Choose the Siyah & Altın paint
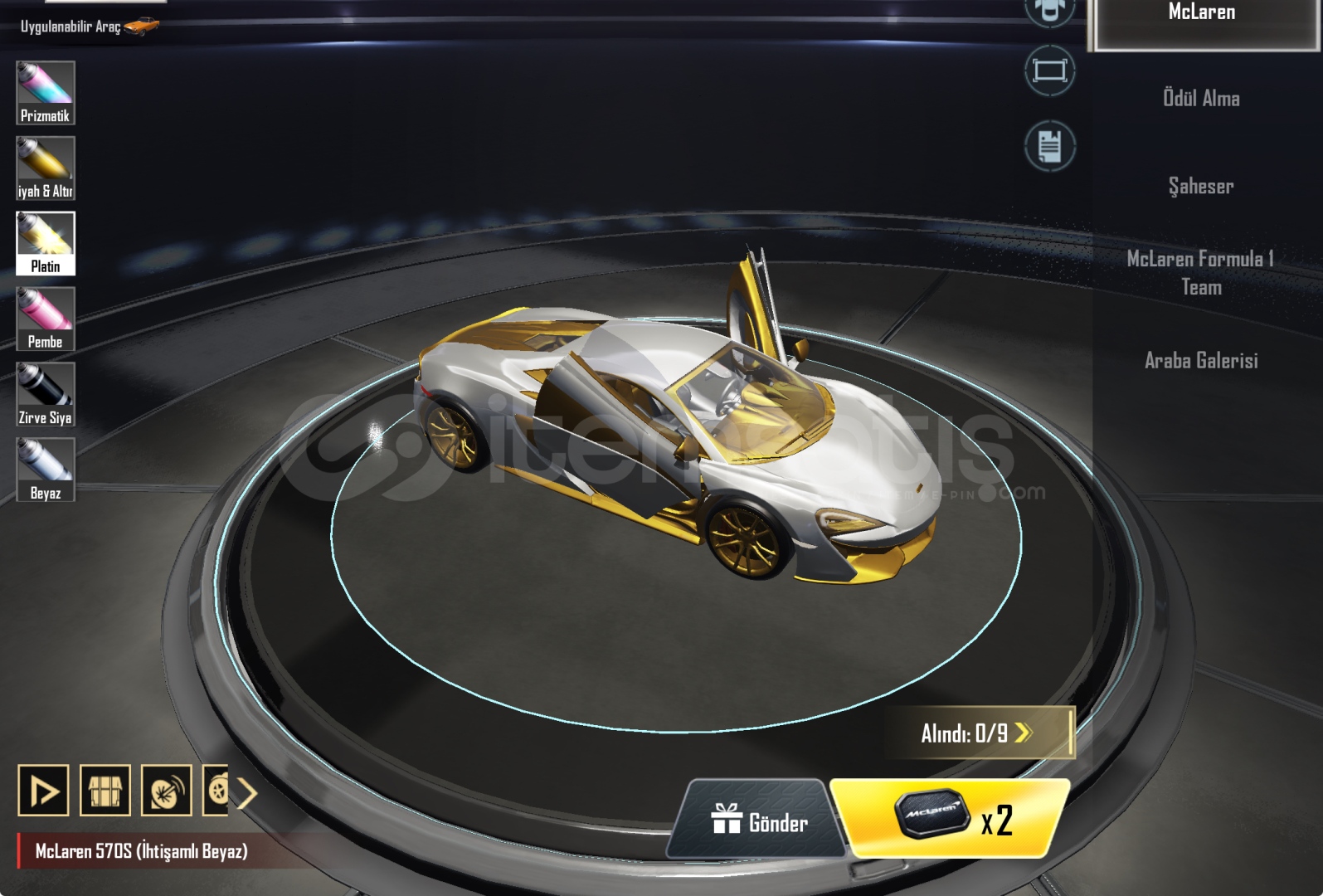Image resolution: width=1323 pixels, height=896 pixels. pos(46,168)
